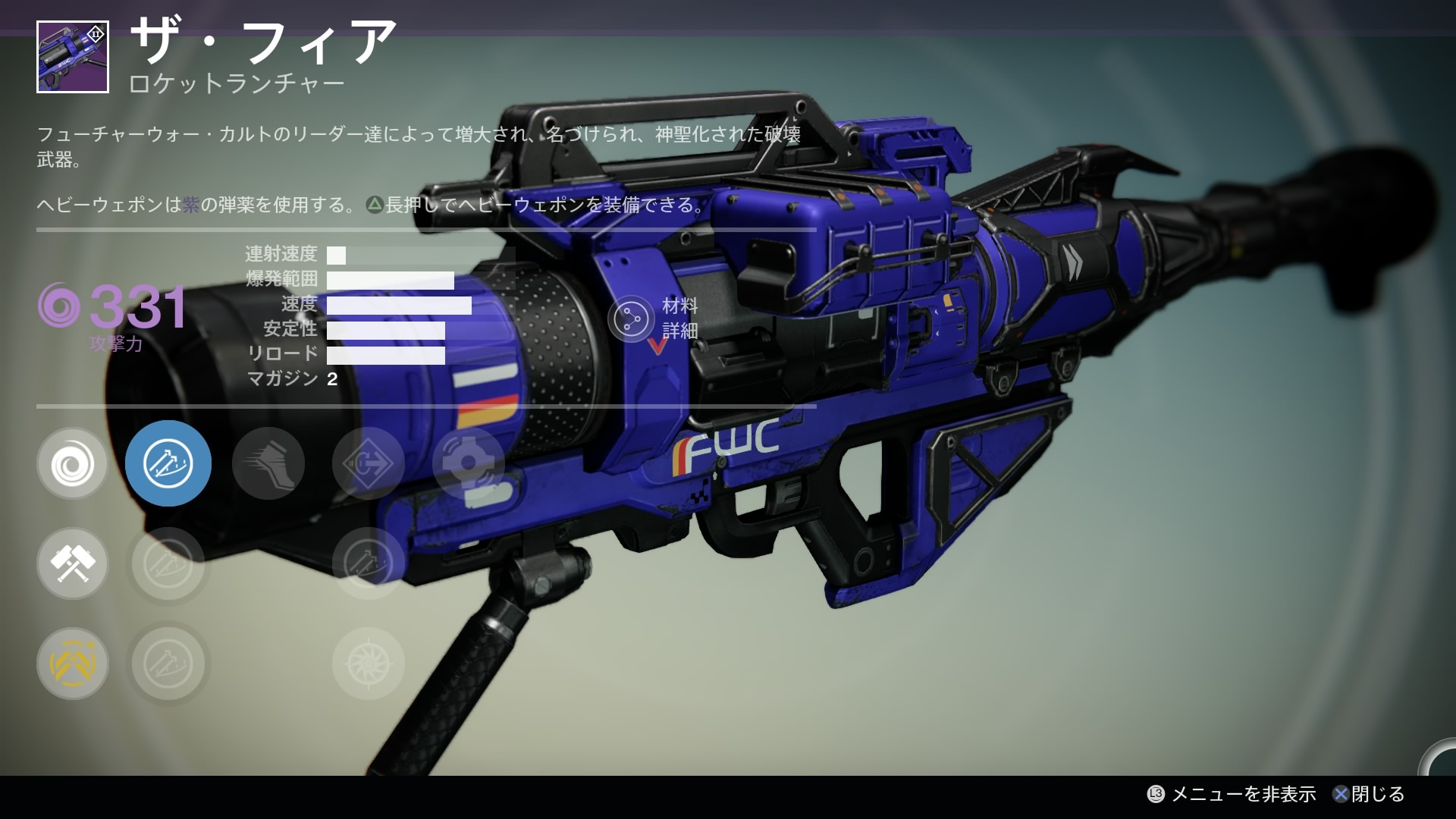1456x819 pixels.
Task: Activate the speeding boot perk
Action: point(268,463)
